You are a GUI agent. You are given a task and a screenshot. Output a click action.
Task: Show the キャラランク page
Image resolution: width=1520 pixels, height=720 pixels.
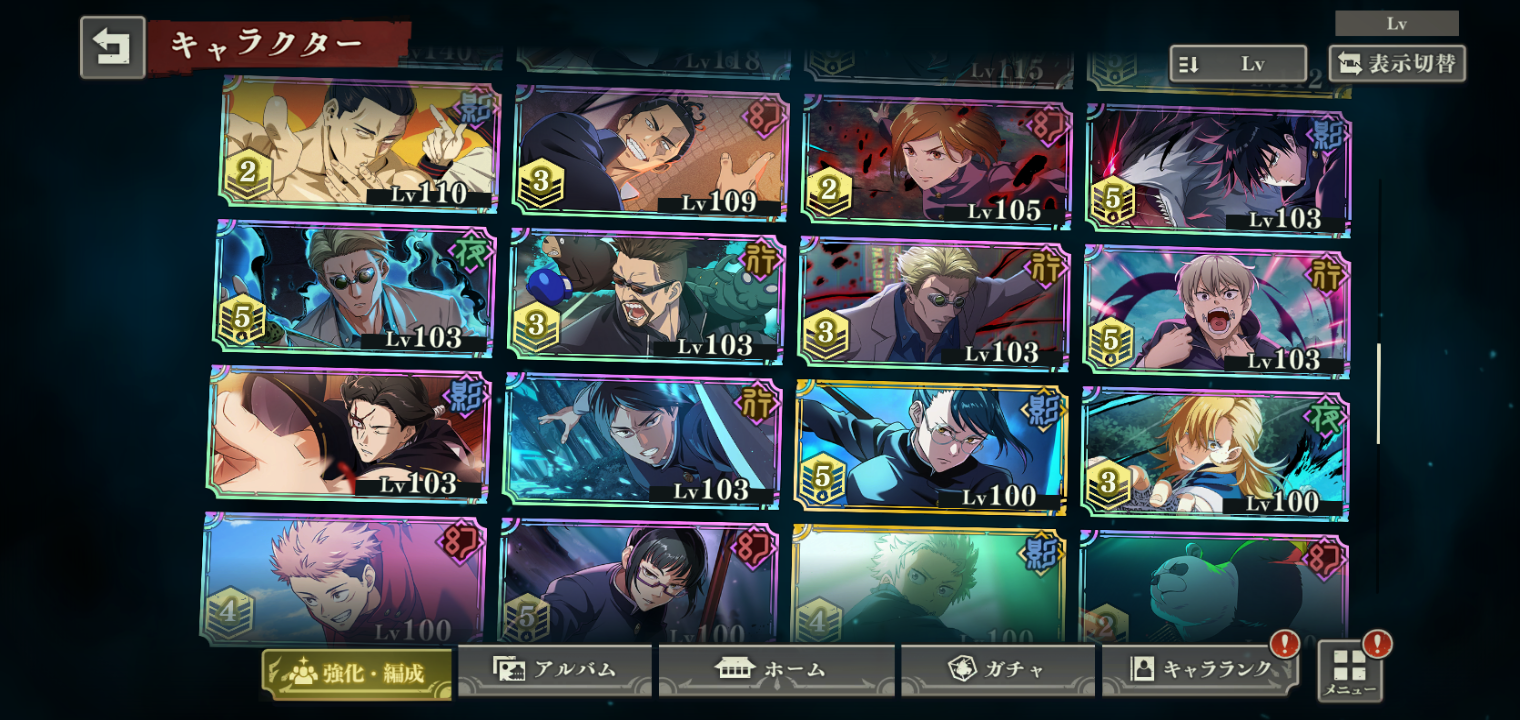pos(1200,670)
